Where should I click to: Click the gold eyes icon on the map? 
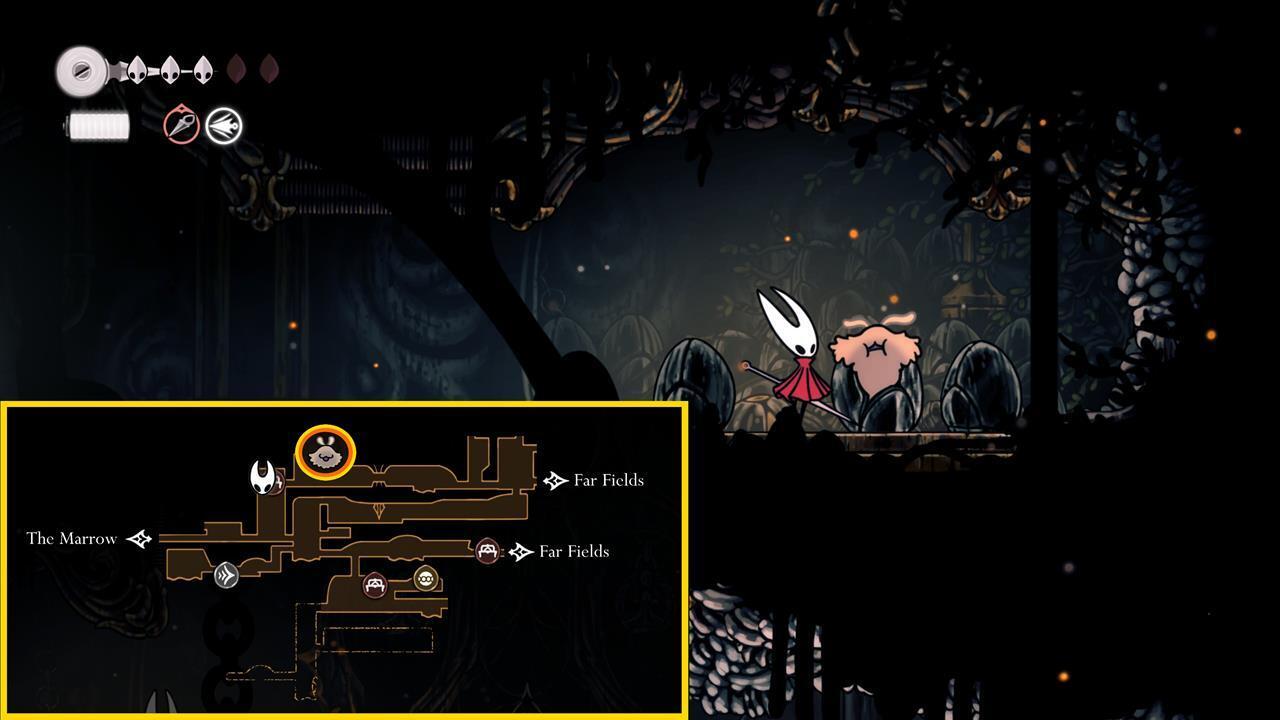(x=423, y=579)
